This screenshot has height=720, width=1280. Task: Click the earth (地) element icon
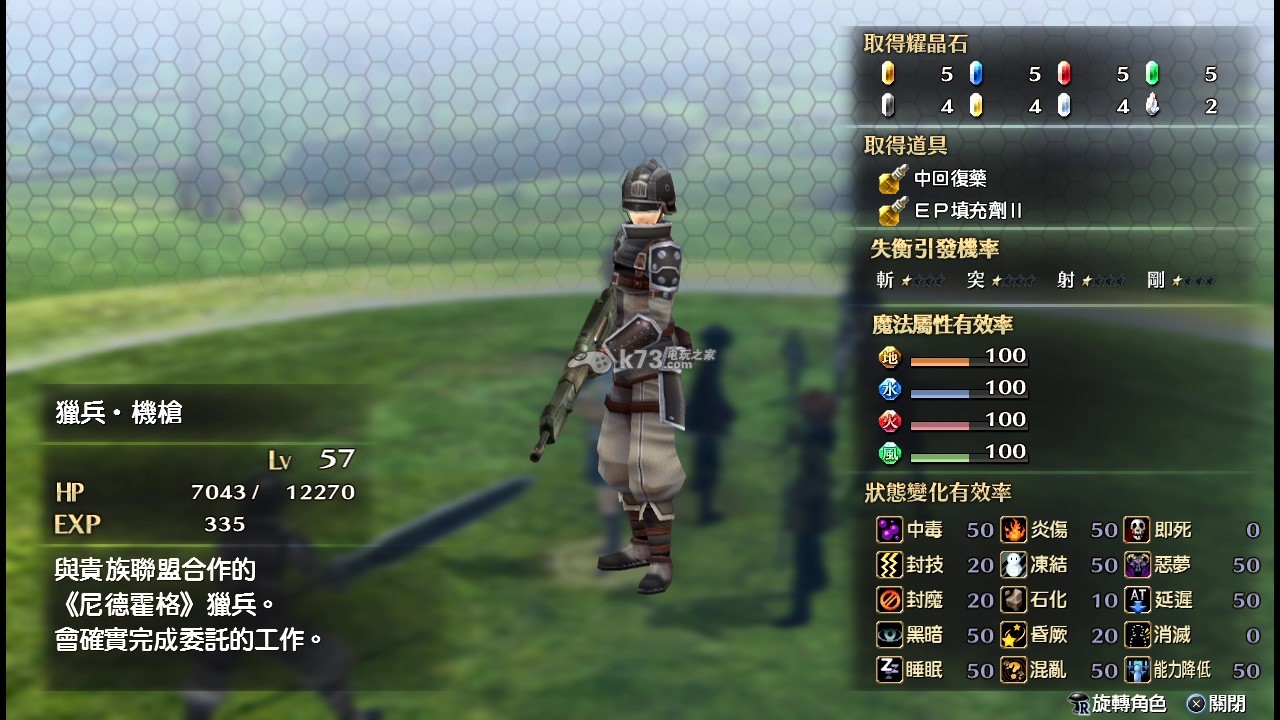(889, 357)
